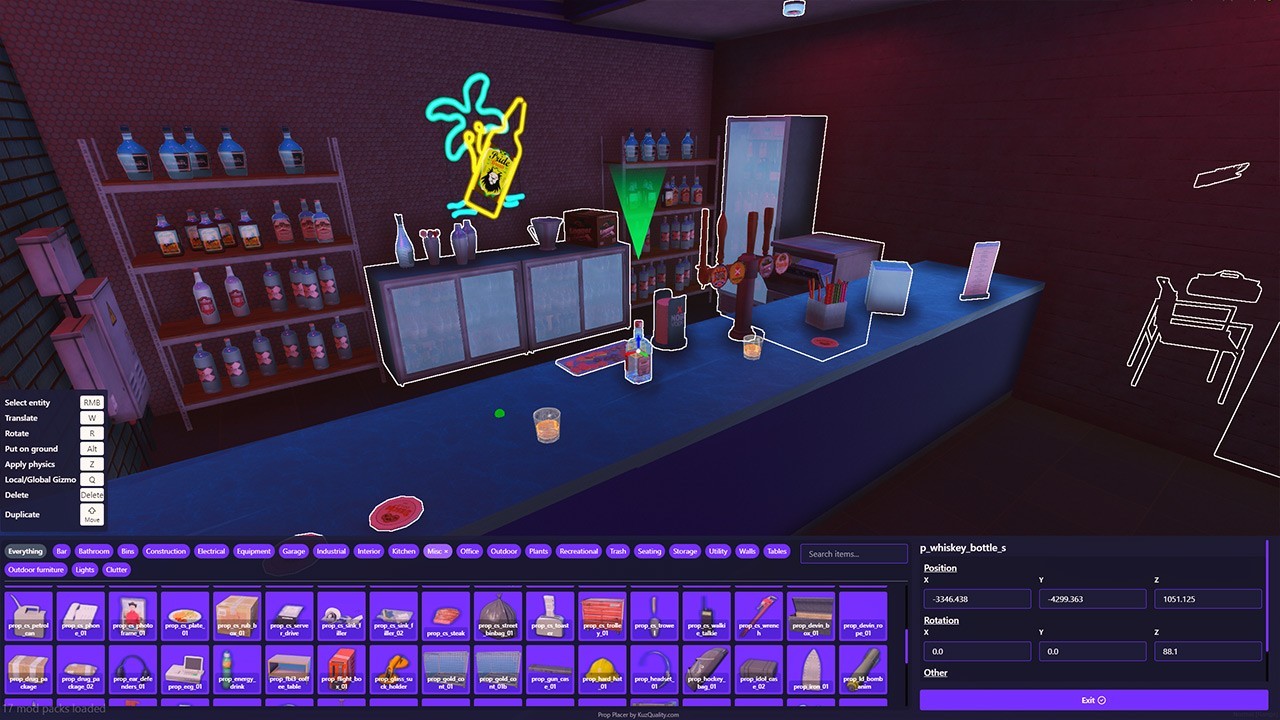
Task: Pick the prop_cs_trolley_01 icon
Action: [601, 615]
